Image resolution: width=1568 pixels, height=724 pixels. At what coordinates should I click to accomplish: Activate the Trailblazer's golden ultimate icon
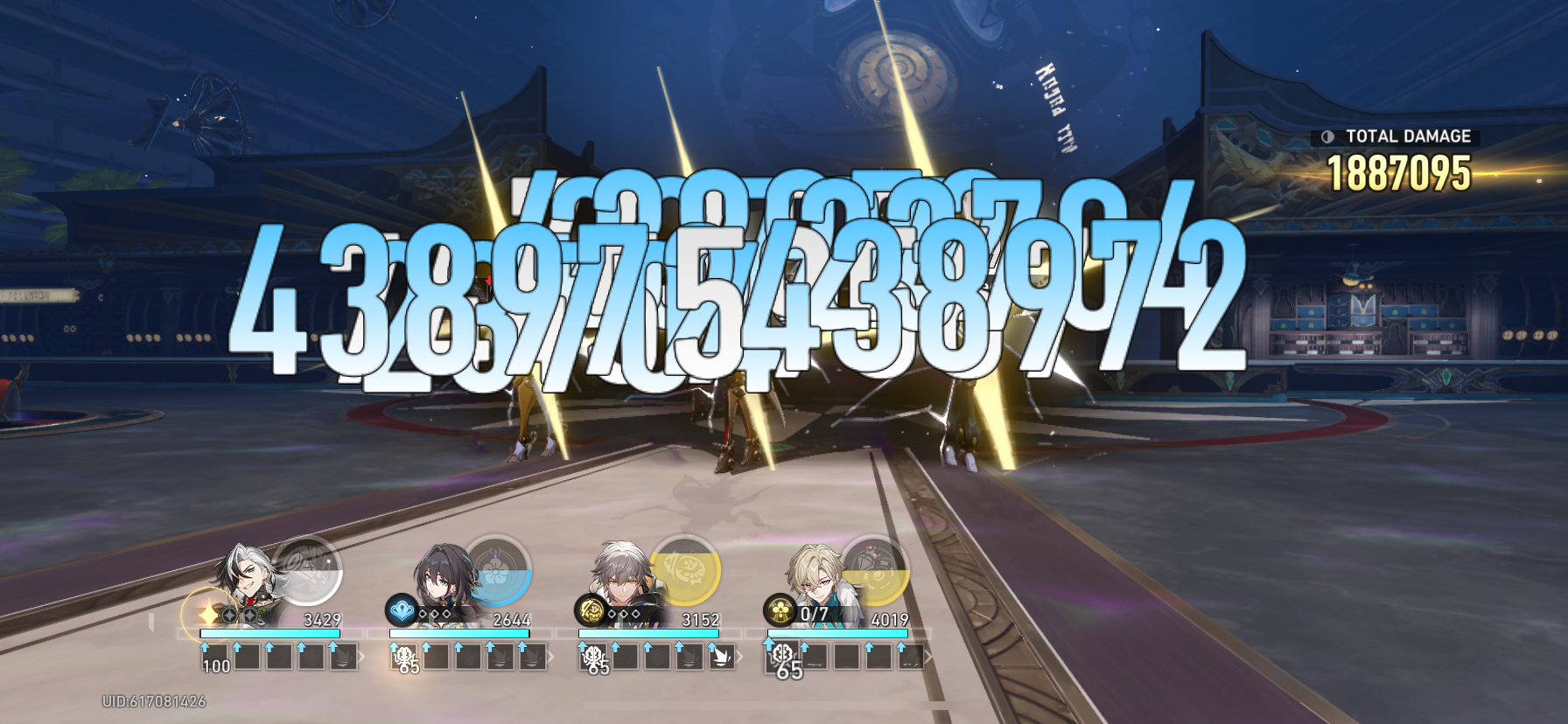coord(684,573)
